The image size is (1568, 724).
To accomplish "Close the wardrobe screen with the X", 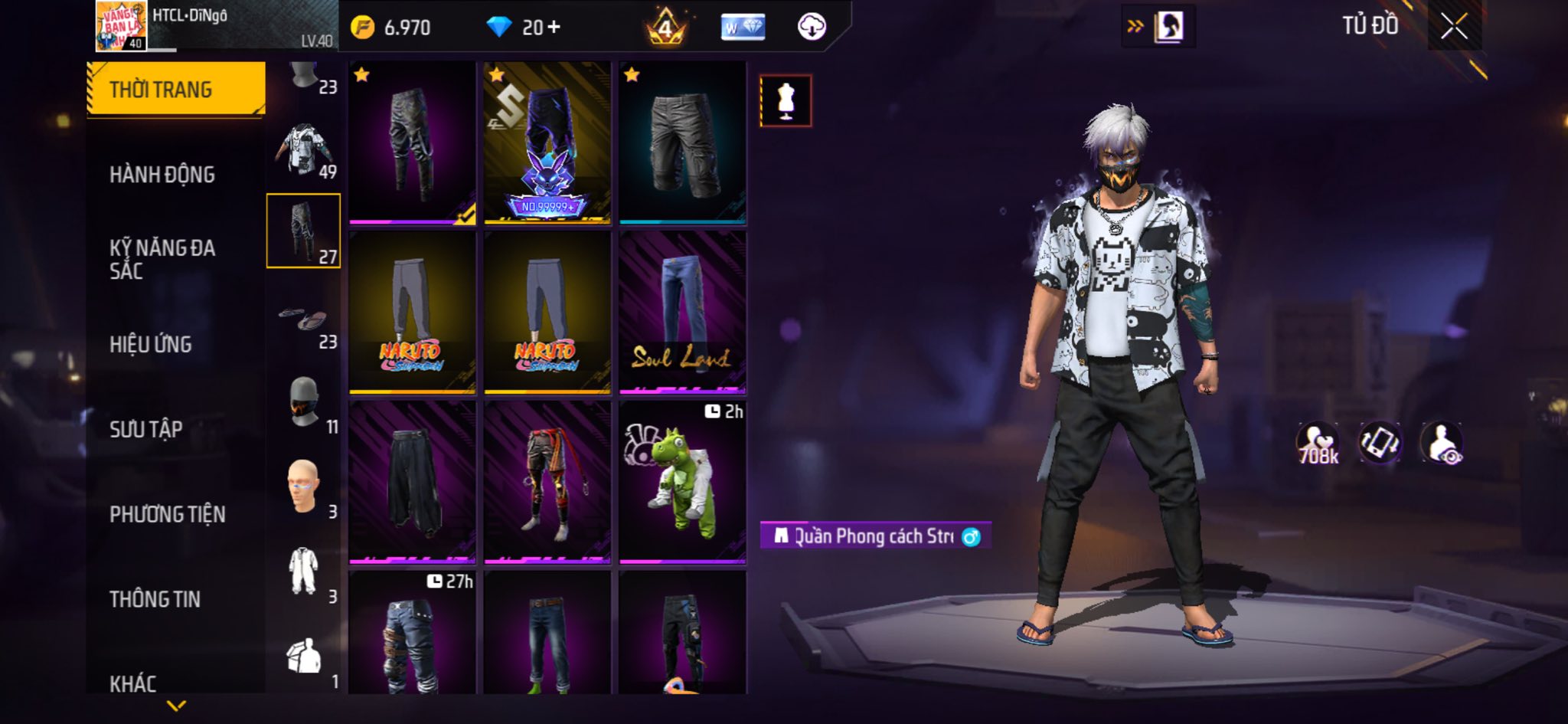I will (x=1454, y=28).
